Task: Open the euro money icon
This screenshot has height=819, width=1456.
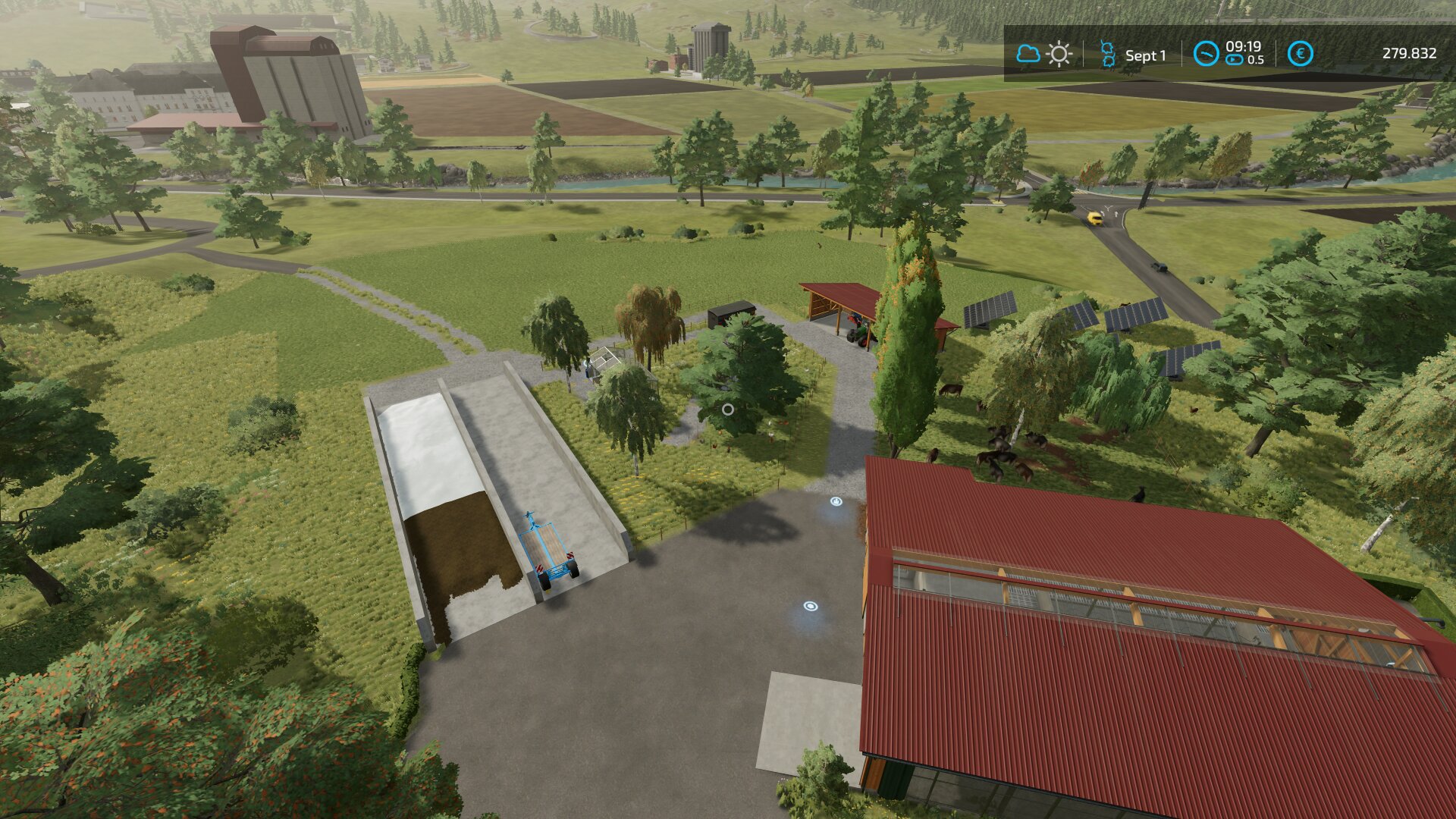Action: [x=1301, y=54]
